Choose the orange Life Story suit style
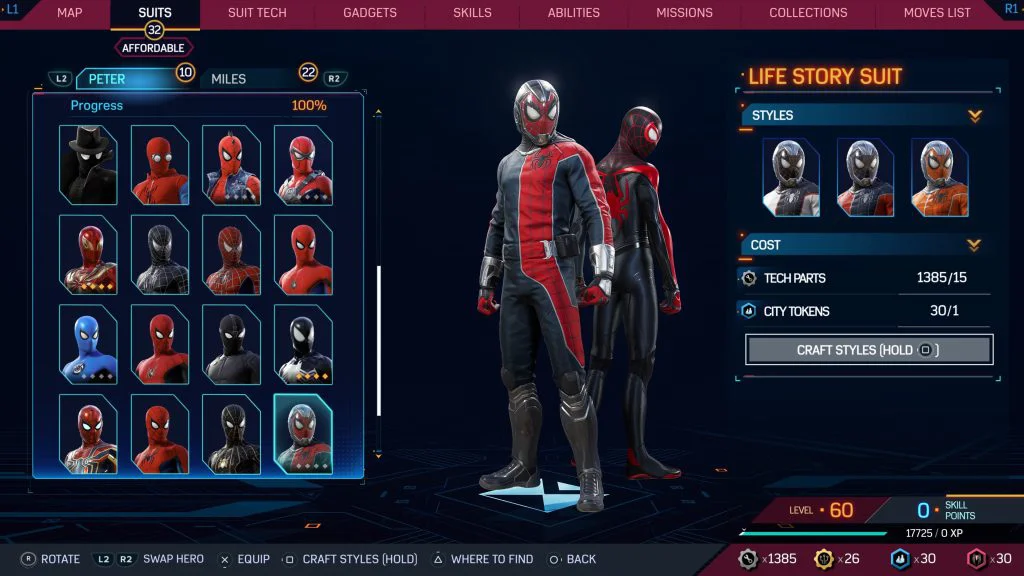 click(939, 178)
